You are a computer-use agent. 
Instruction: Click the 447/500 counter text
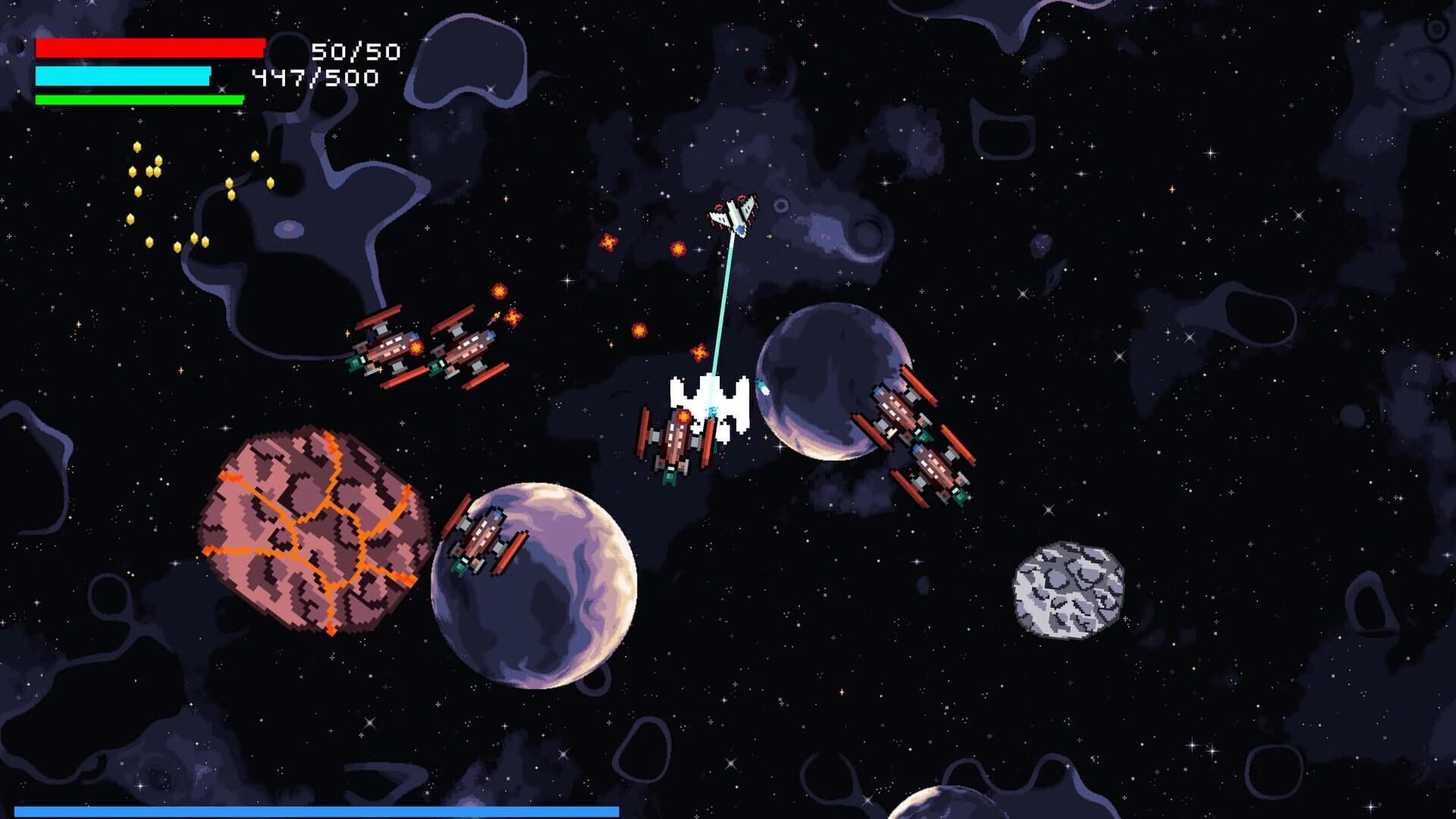pyautogui.click(x=315, y=77)
